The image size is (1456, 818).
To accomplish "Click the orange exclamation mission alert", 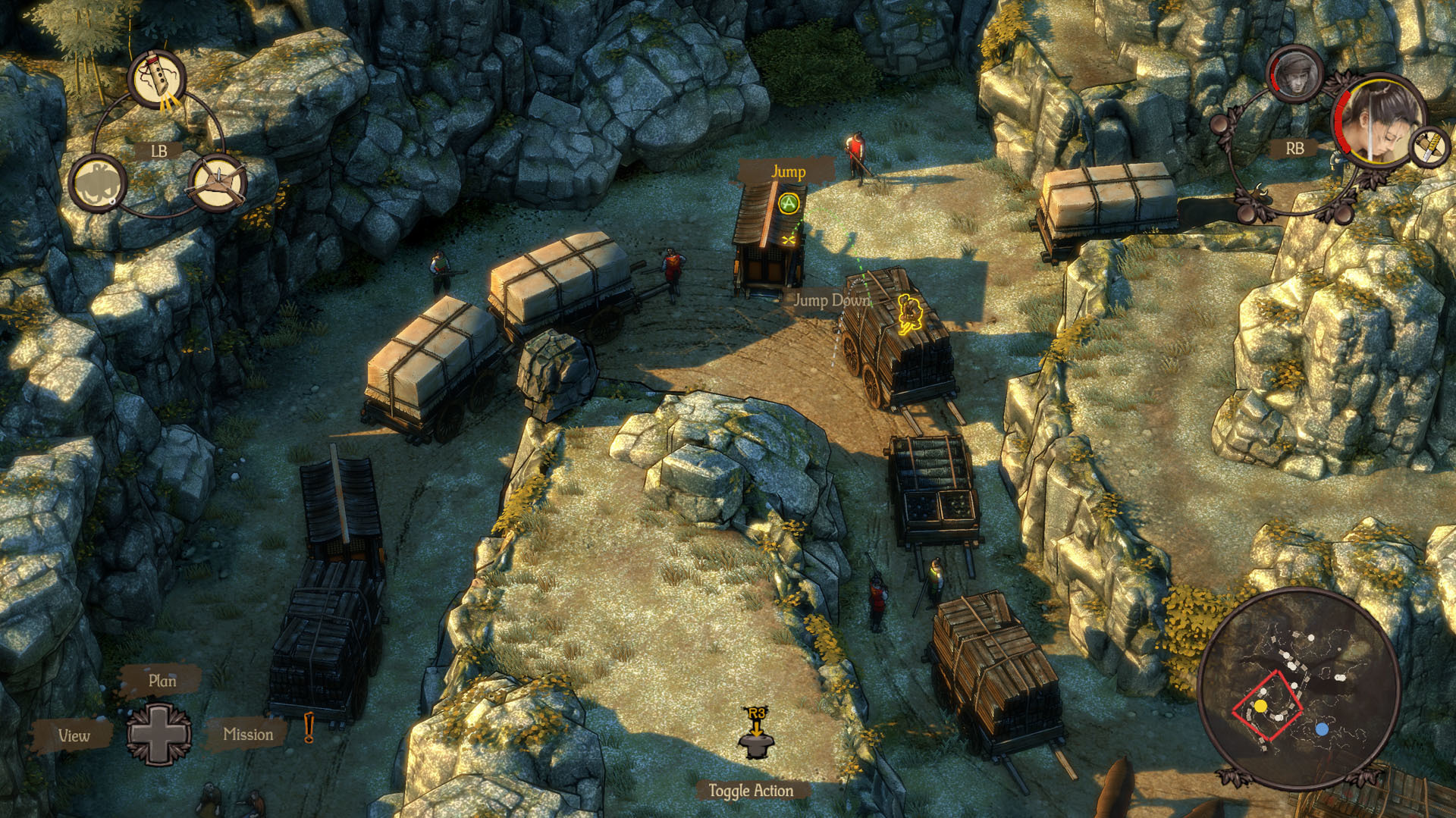I will 309,728.
